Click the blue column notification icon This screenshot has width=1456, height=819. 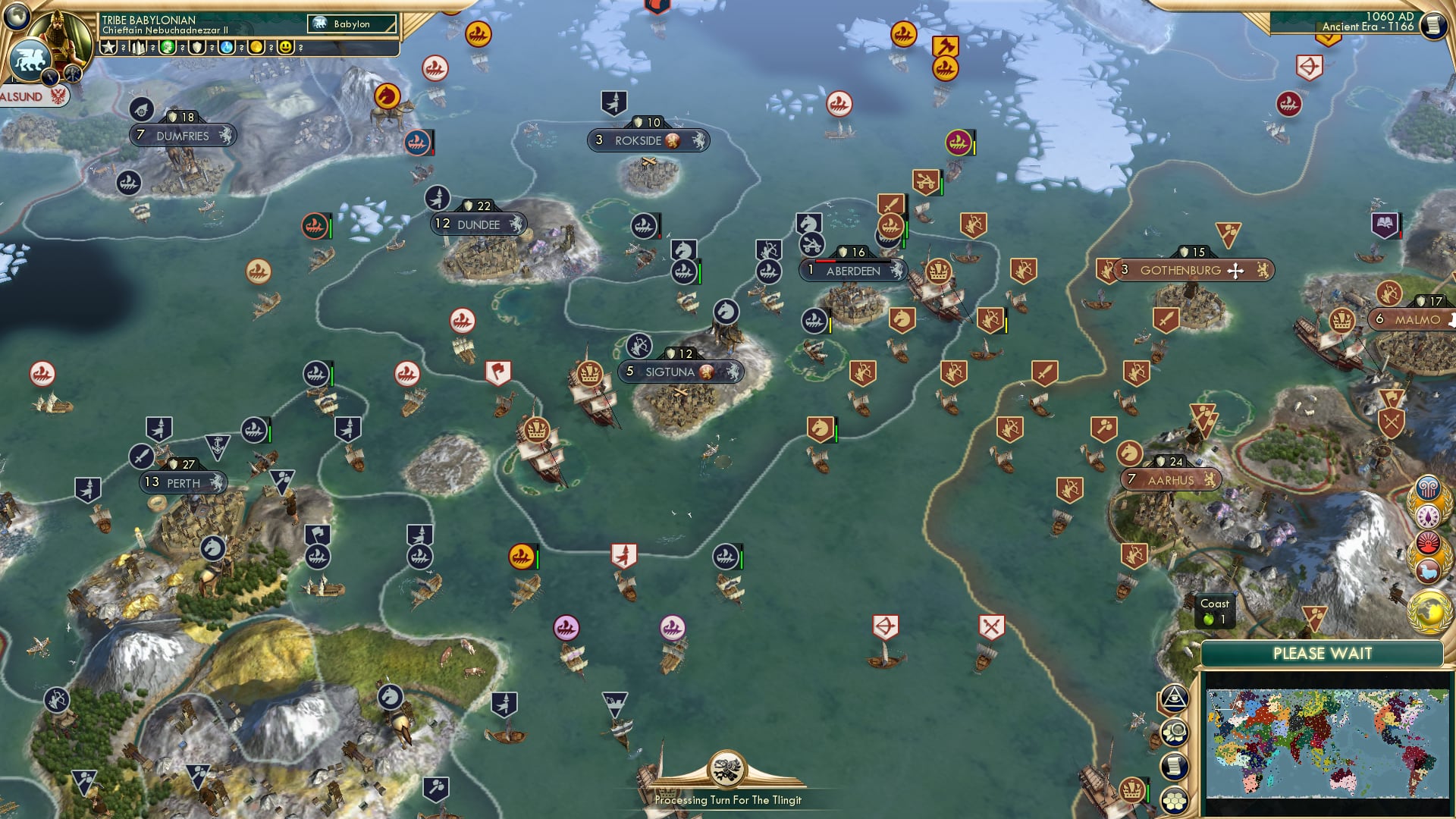tap(1427, 488)
